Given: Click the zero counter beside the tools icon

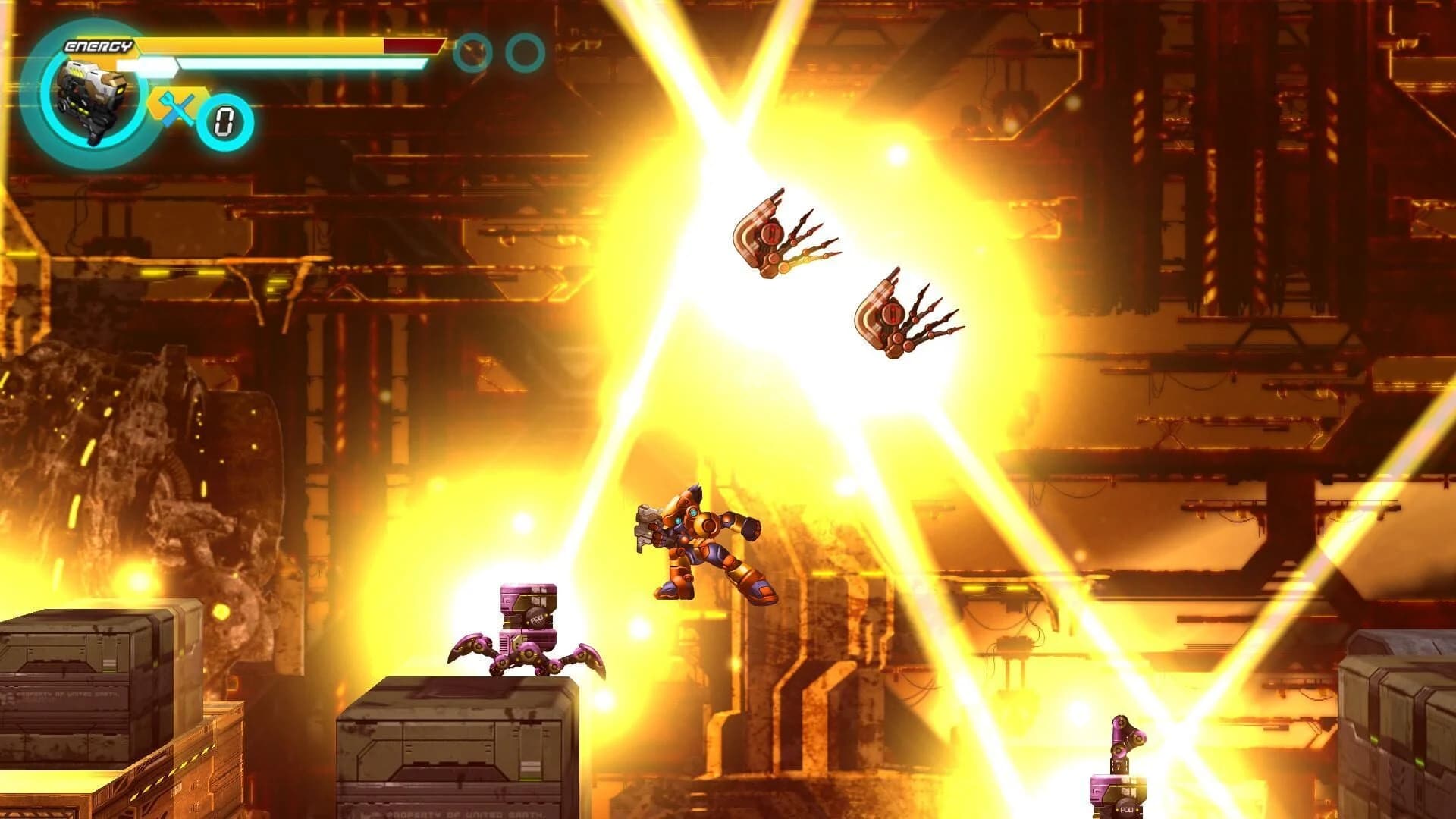Looking at the screenshot, I should (x=225, y=118).
